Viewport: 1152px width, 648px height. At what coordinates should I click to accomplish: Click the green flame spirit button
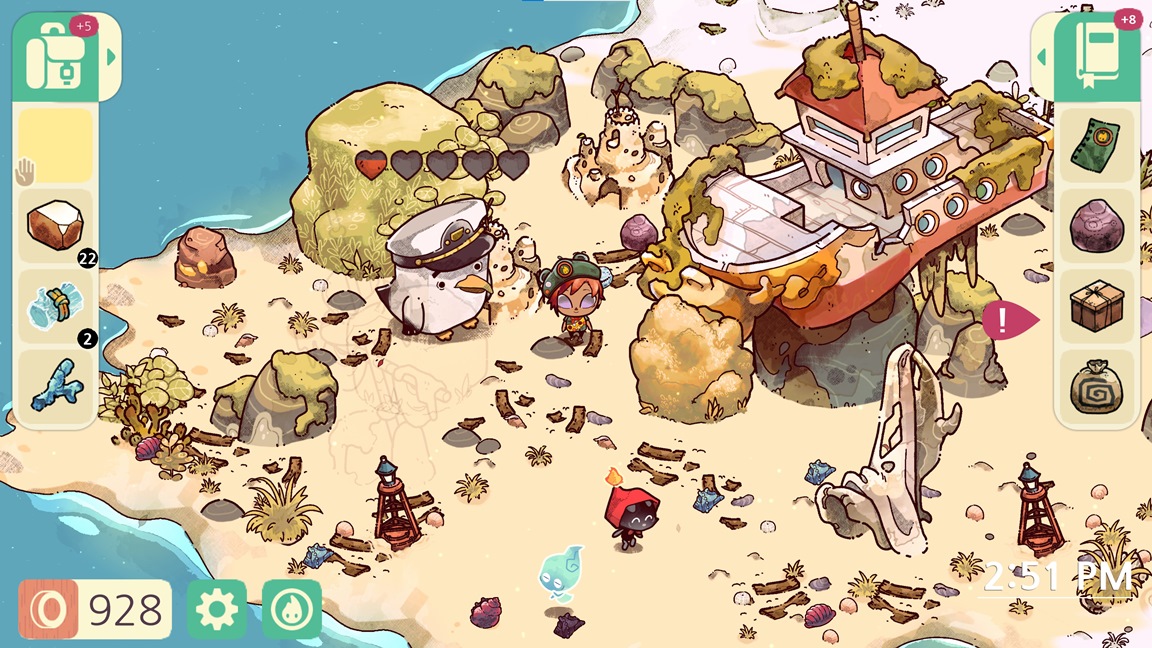292,609
